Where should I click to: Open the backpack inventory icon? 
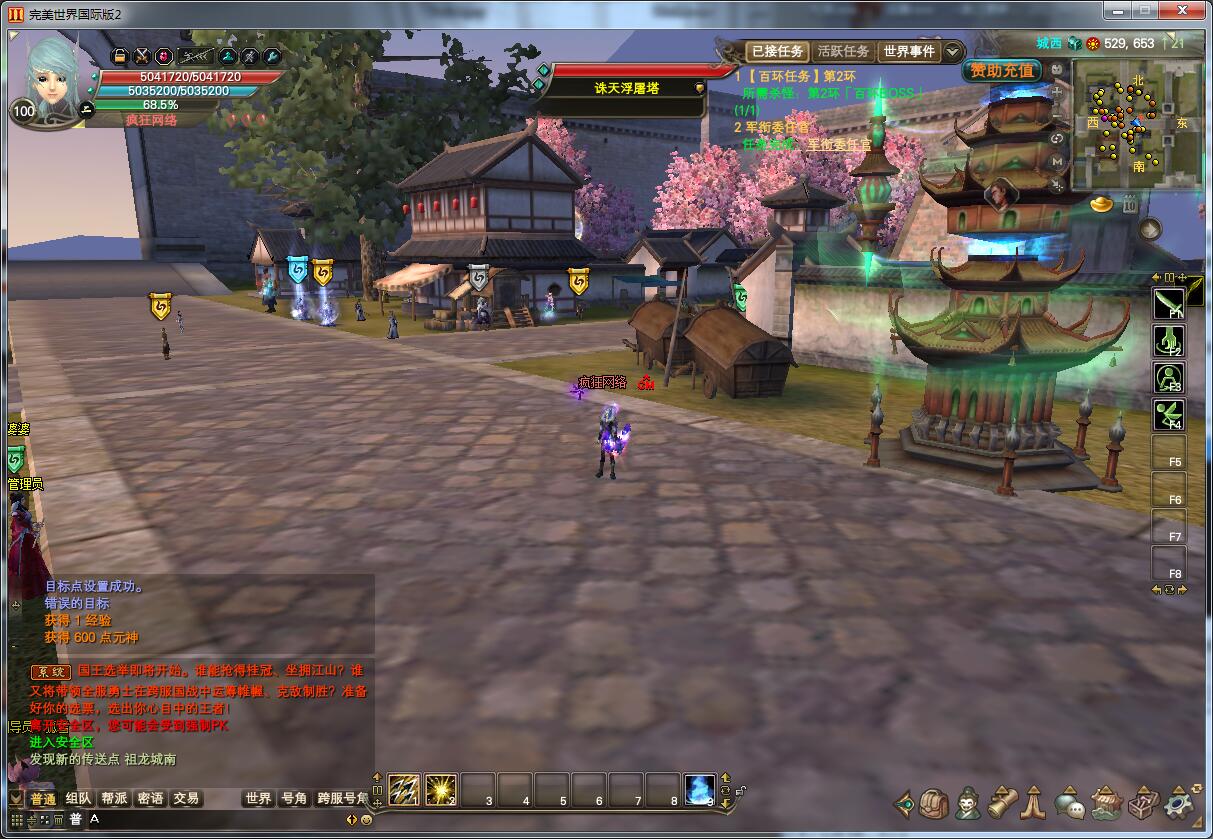click(x=935, y=803)
